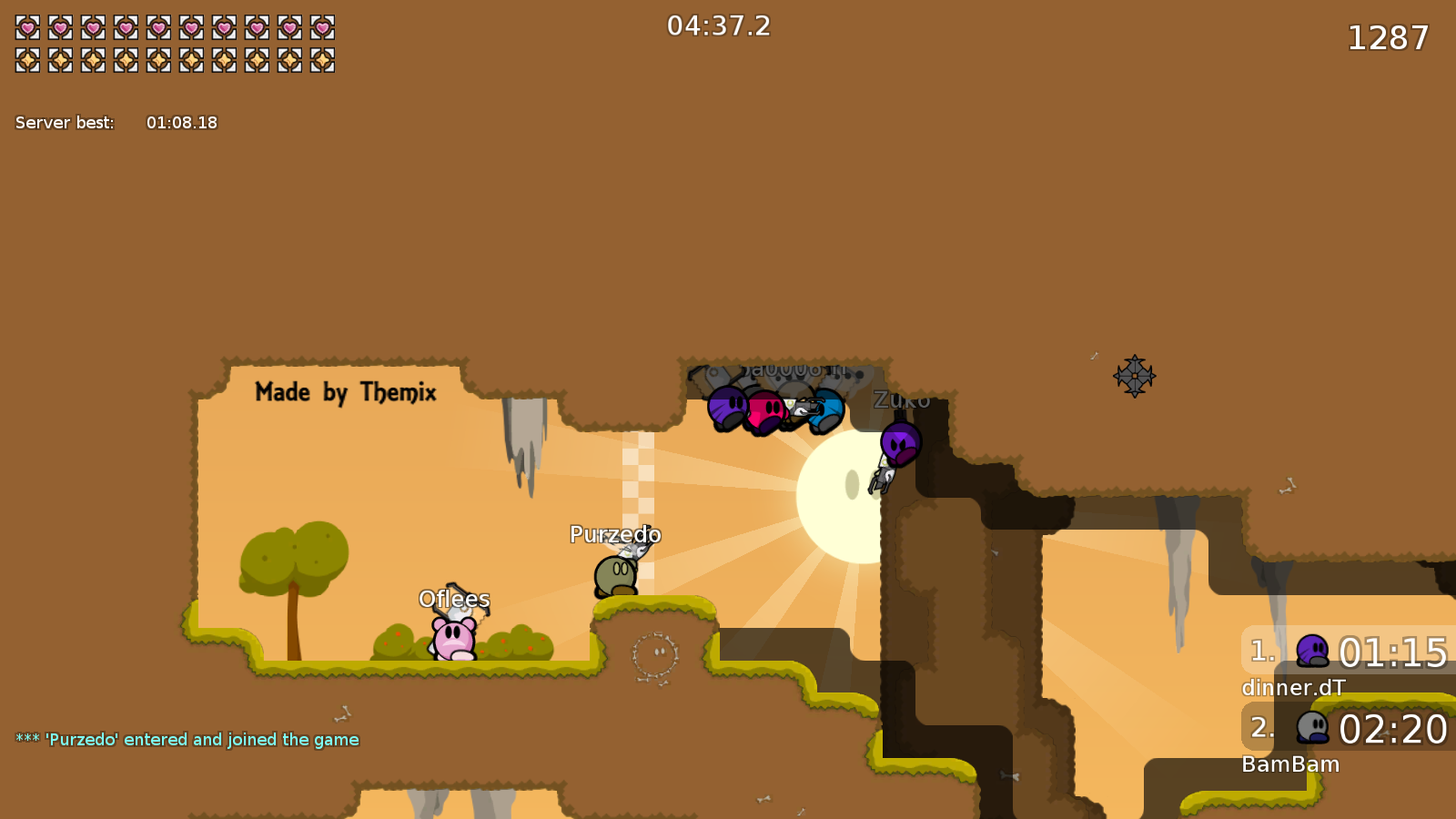The width and height of the screenshot is (1456, 819).
Task: Click the first pink heart health icon
Action: tap(27, 27)
